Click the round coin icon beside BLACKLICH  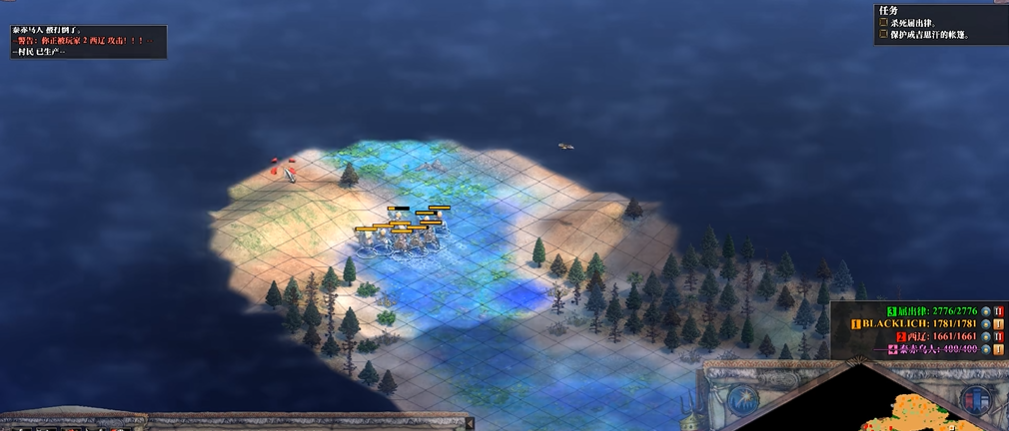pos(985,324)
